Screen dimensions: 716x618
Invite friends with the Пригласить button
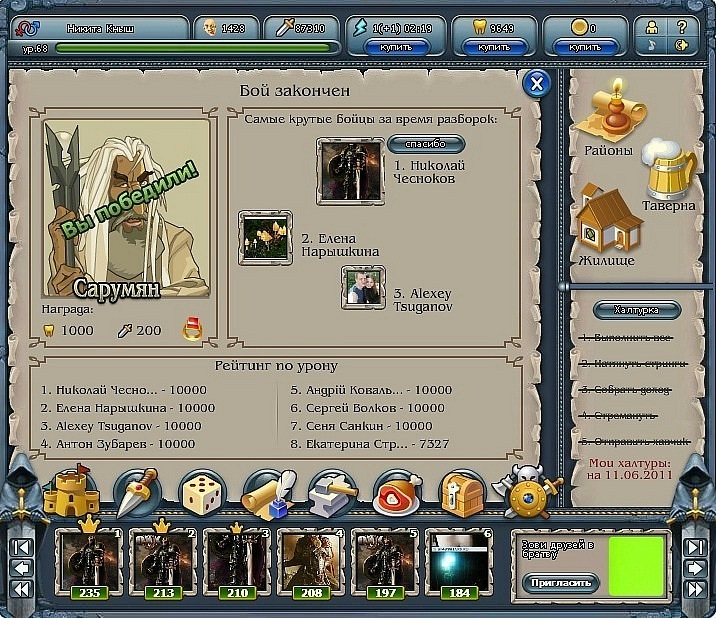coord(556,582)
